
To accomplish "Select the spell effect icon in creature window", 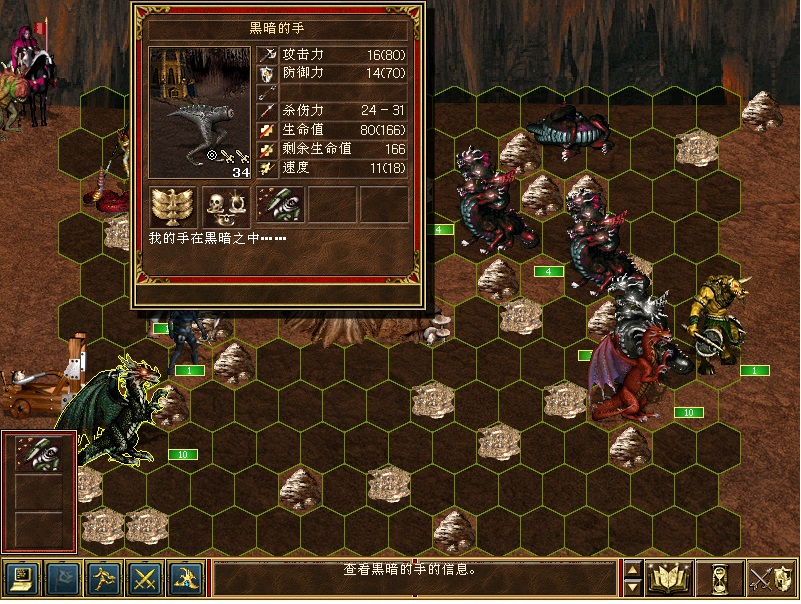I will click(280, 205).
